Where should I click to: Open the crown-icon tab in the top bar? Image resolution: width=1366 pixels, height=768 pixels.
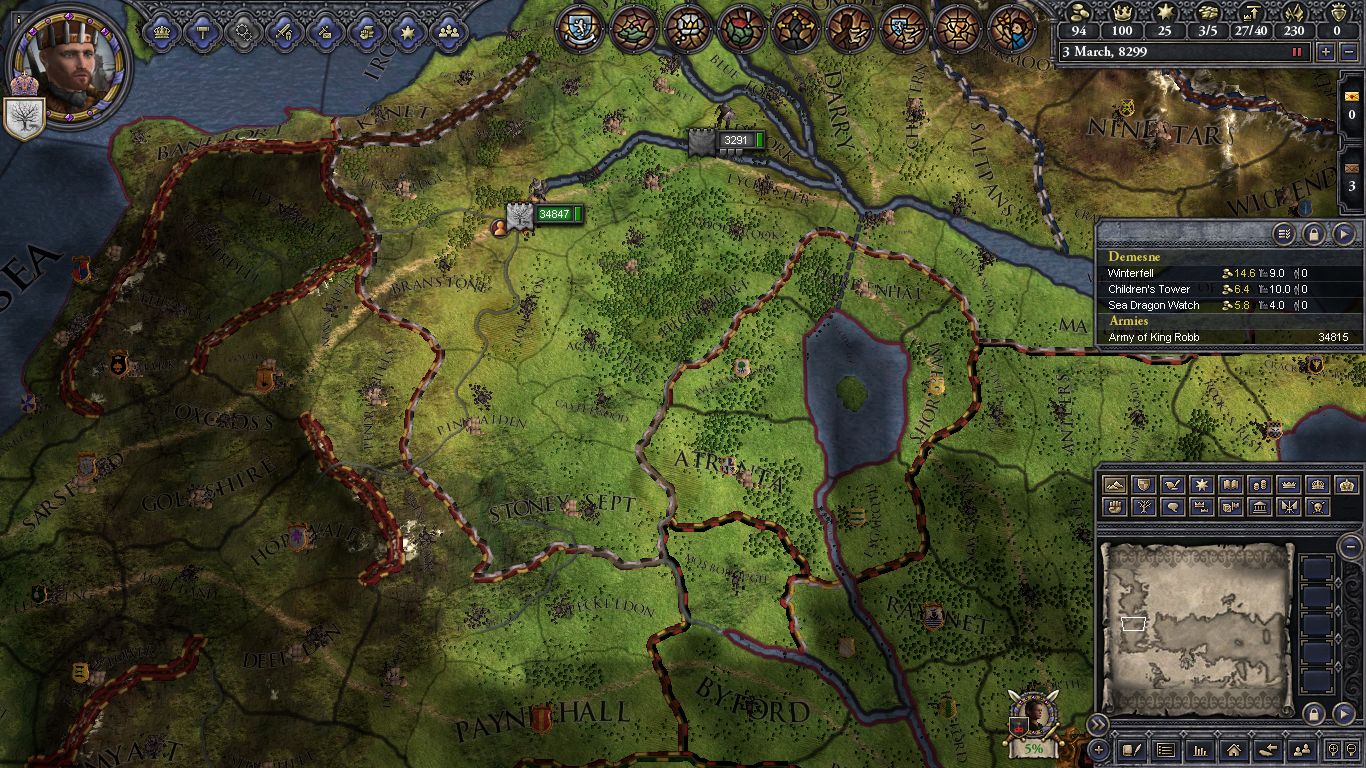pyautogui.click(x=162, y=31)
